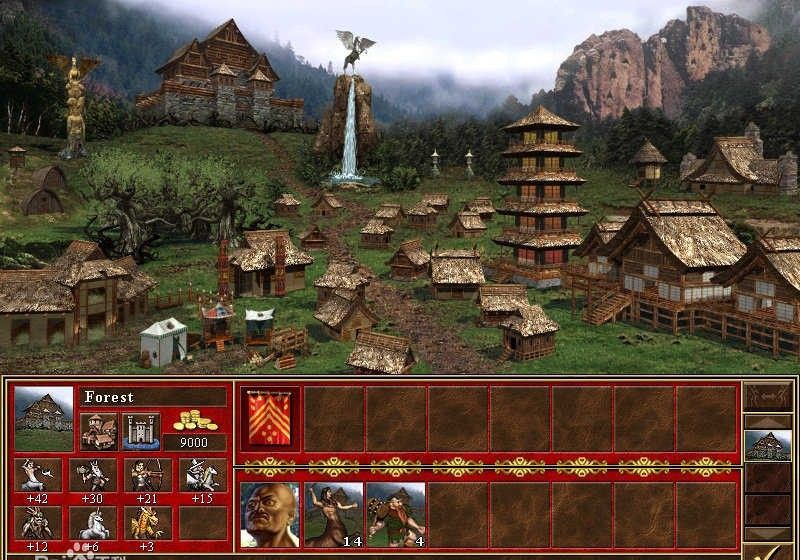
Task: Choose the Forest town in the town list
Action: (x=769, y=445)
